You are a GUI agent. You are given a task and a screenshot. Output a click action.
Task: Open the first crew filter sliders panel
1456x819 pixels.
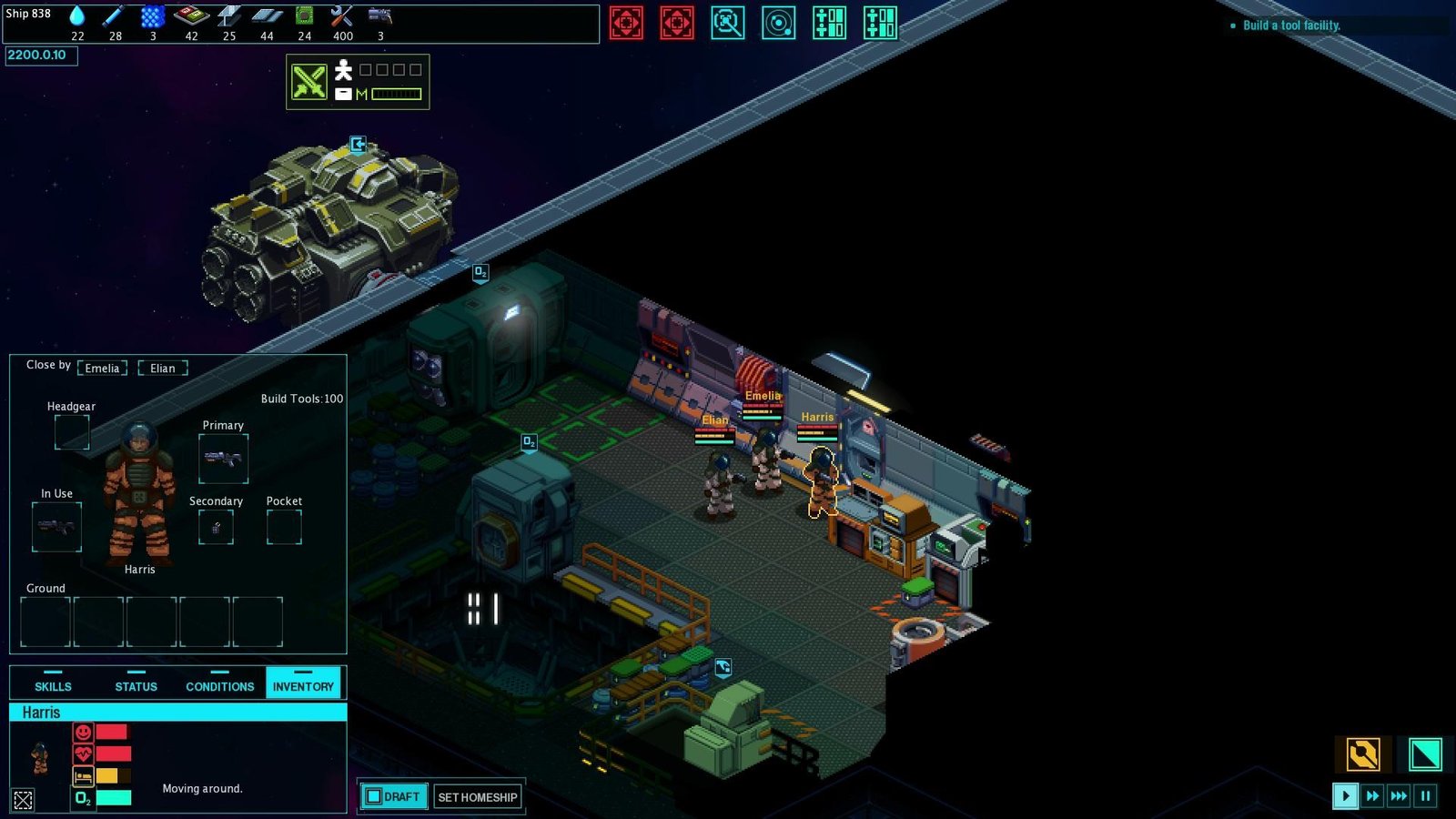click(830, 23)
